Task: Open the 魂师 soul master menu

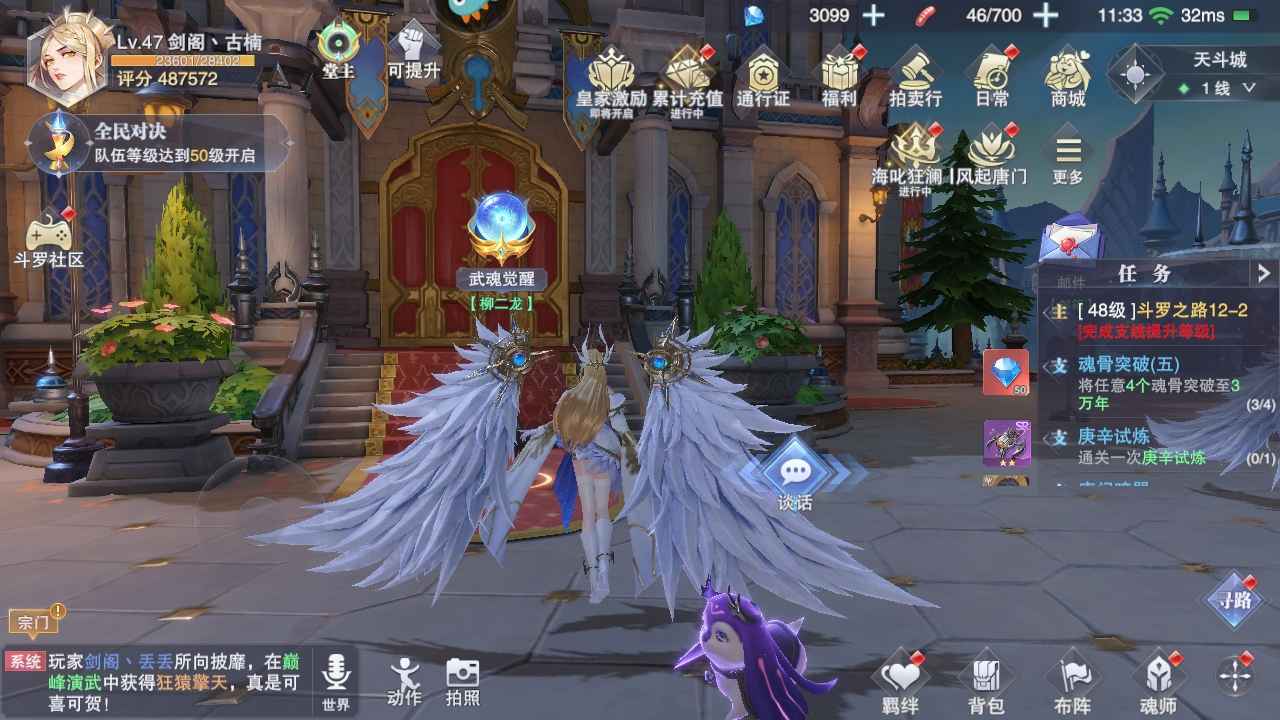Action: (1158, 684)
